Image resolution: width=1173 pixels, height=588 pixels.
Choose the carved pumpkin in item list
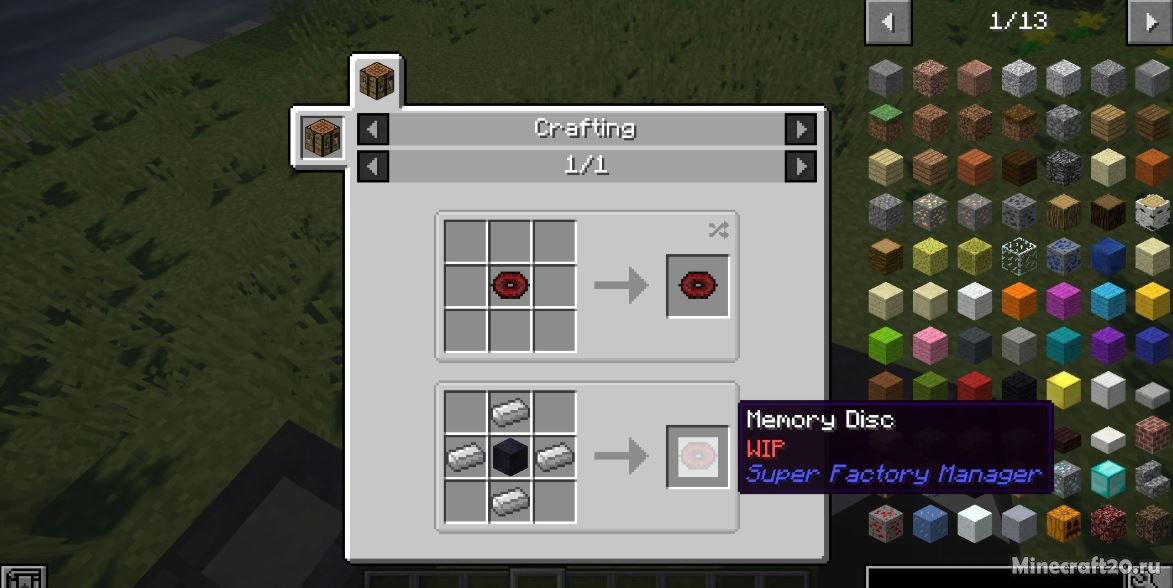(1064, 522)
